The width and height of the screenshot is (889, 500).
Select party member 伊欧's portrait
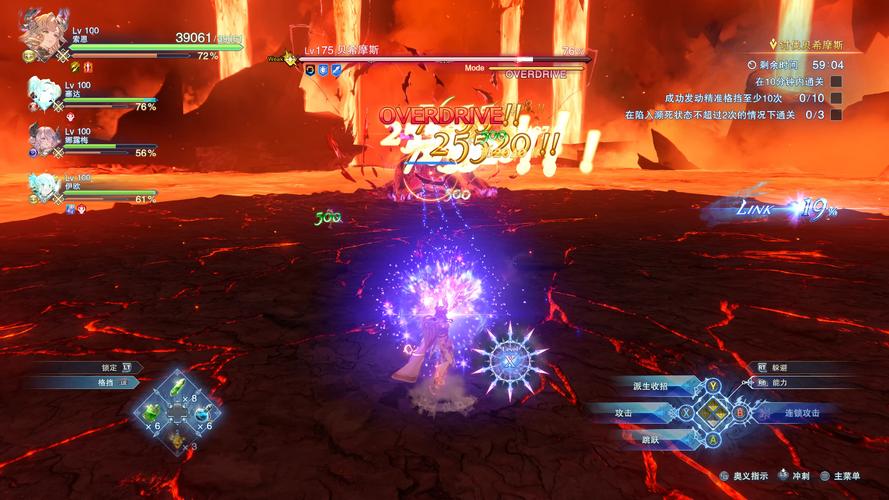coord(43,187)
